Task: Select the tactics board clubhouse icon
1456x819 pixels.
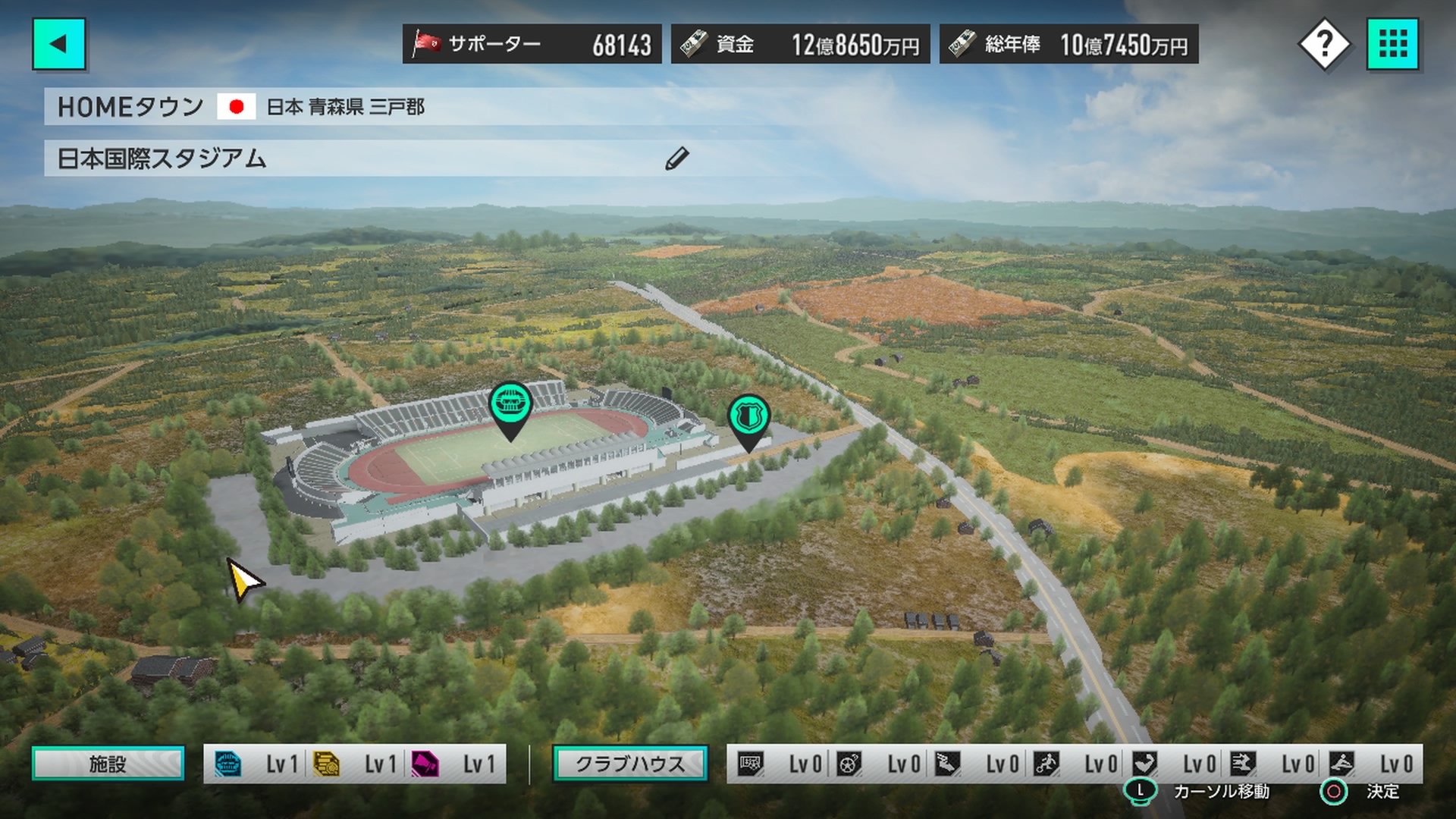Action: 751,764
